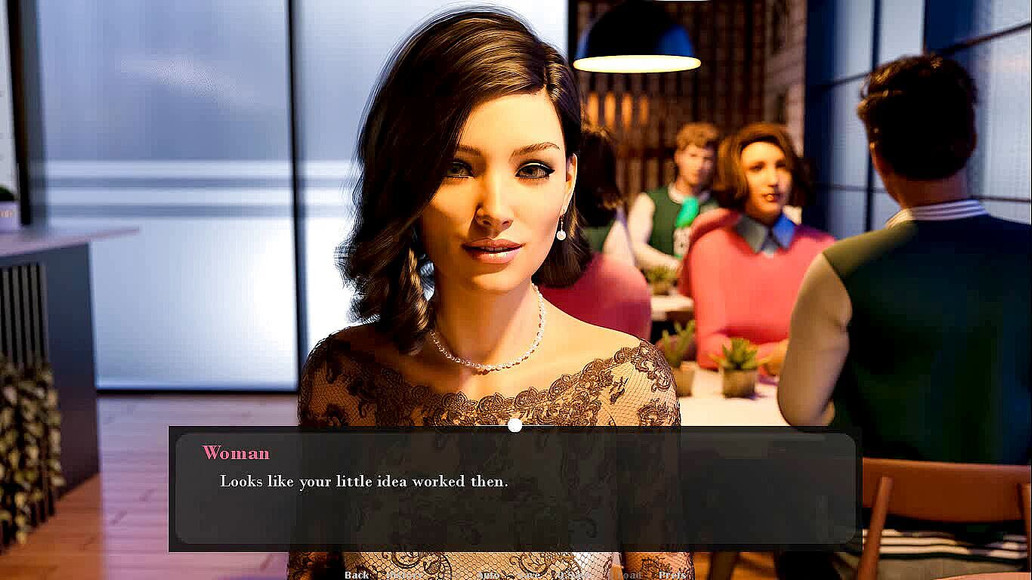Viewport: 1032px width, 580px height.
Task: Open the Prefs settings menu
Action: pos(672,575)
